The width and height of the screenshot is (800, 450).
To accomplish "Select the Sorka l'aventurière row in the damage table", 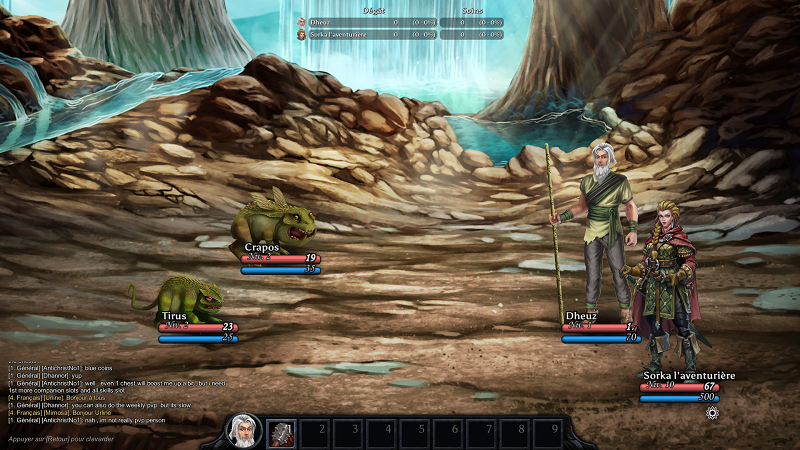I will tap(399, 35).
